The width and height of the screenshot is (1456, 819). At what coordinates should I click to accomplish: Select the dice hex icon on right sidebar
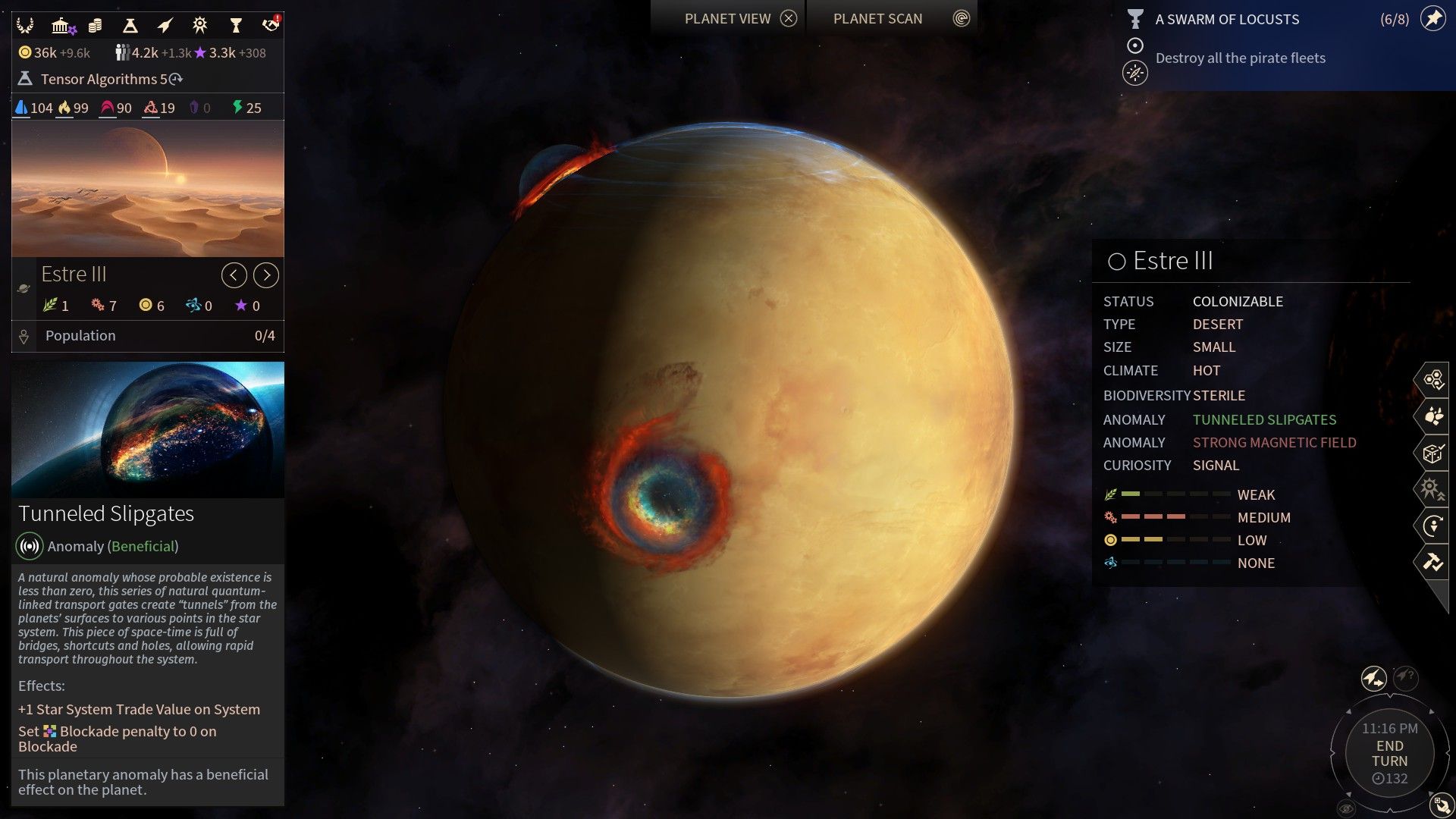pyautogui.click(x=1433, y=452)
